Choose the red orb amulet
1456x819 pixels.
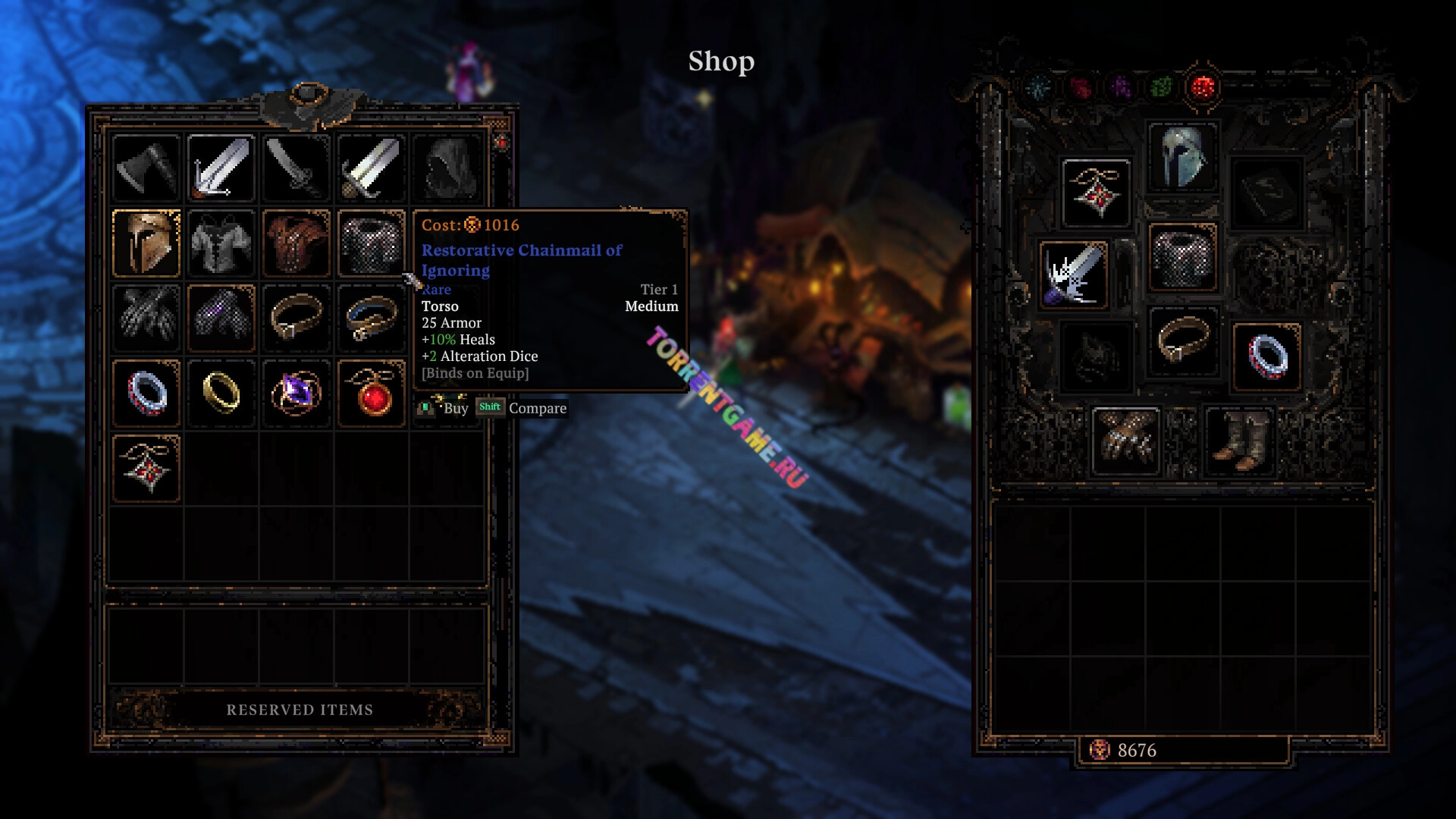click(x=372, y=393)
